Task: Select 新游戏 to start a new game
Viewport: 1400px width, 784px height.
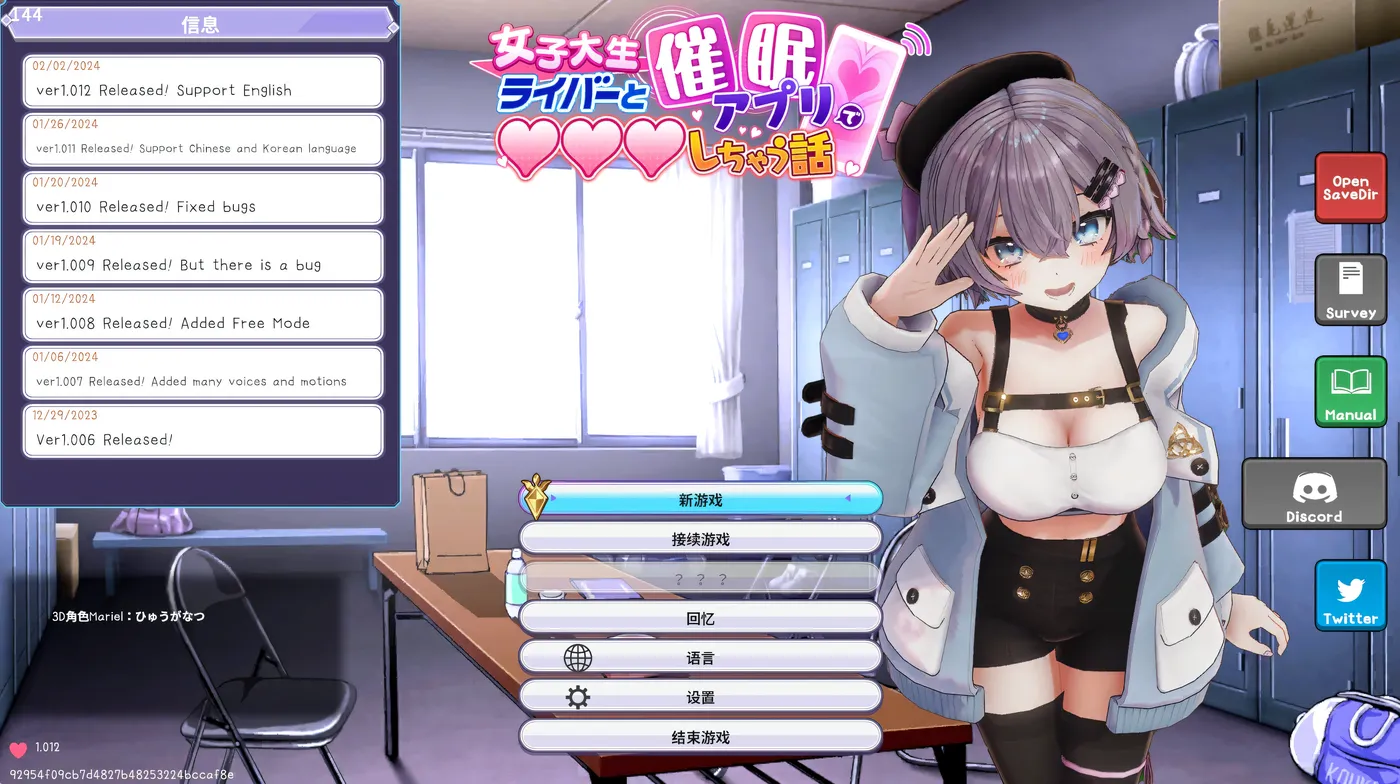Action: point(700,498)
